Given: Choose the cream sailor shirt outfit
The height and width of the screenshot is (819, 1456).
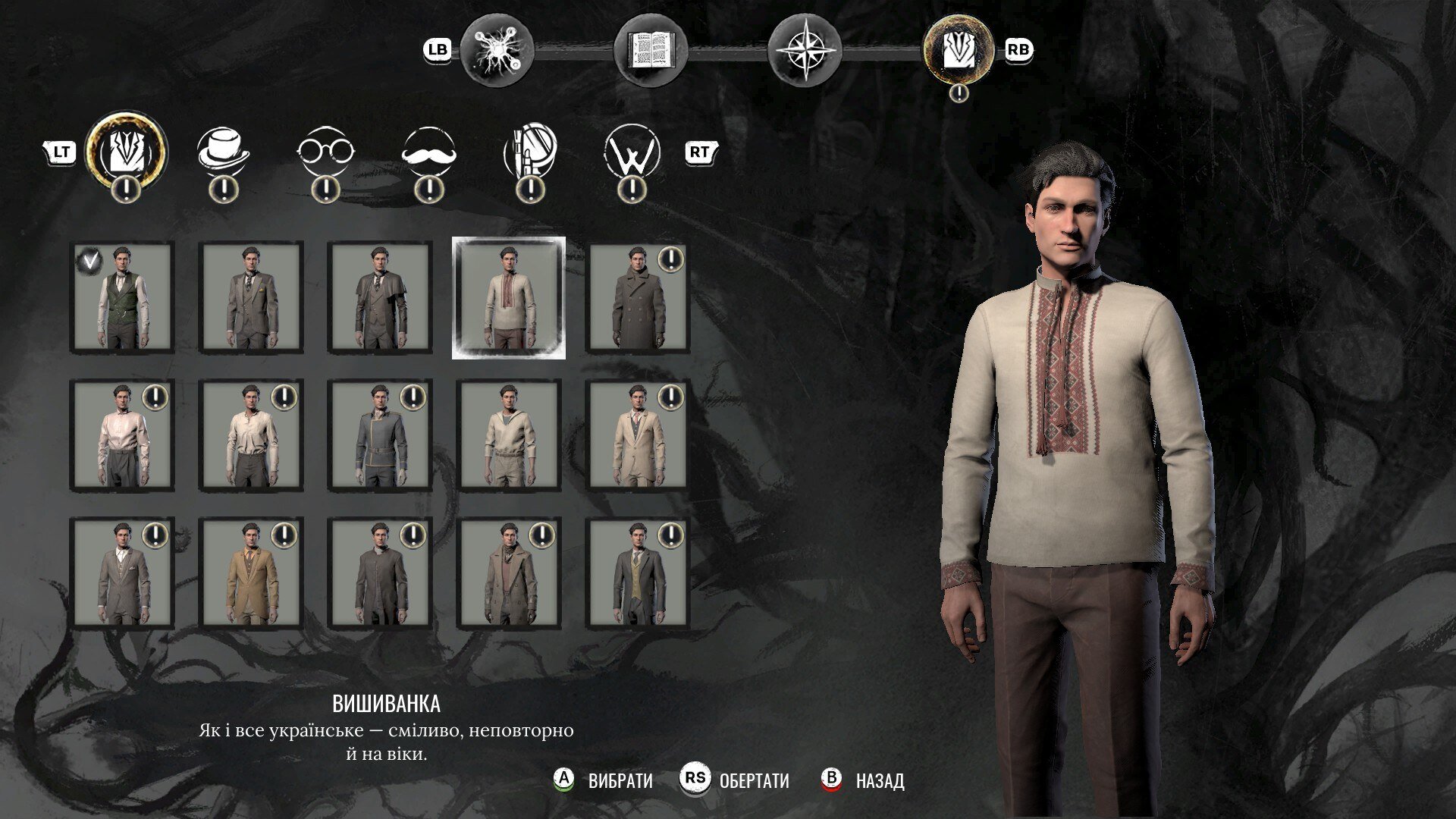Looking at the screenshot, I should point(509,436).
